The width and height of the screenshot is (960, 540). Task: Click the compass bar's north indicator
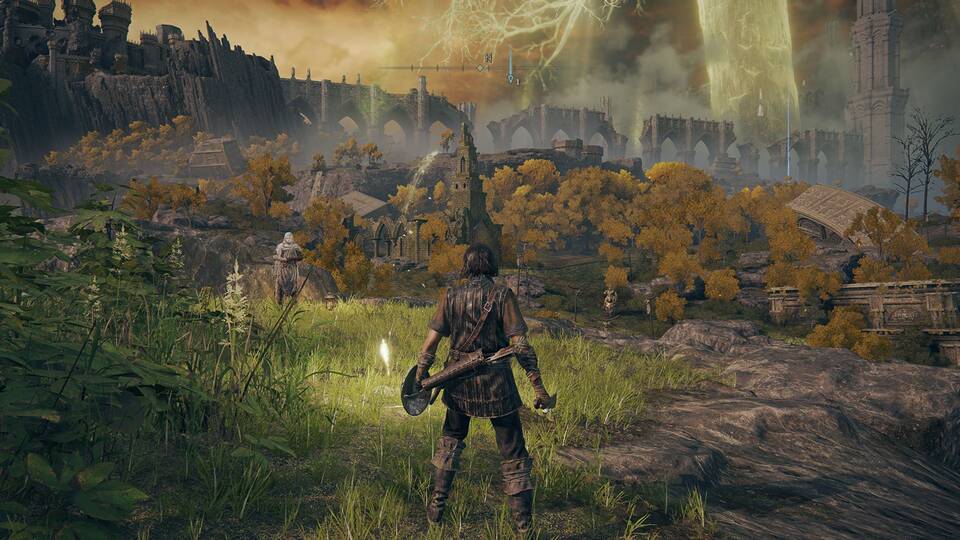[488, 60]
